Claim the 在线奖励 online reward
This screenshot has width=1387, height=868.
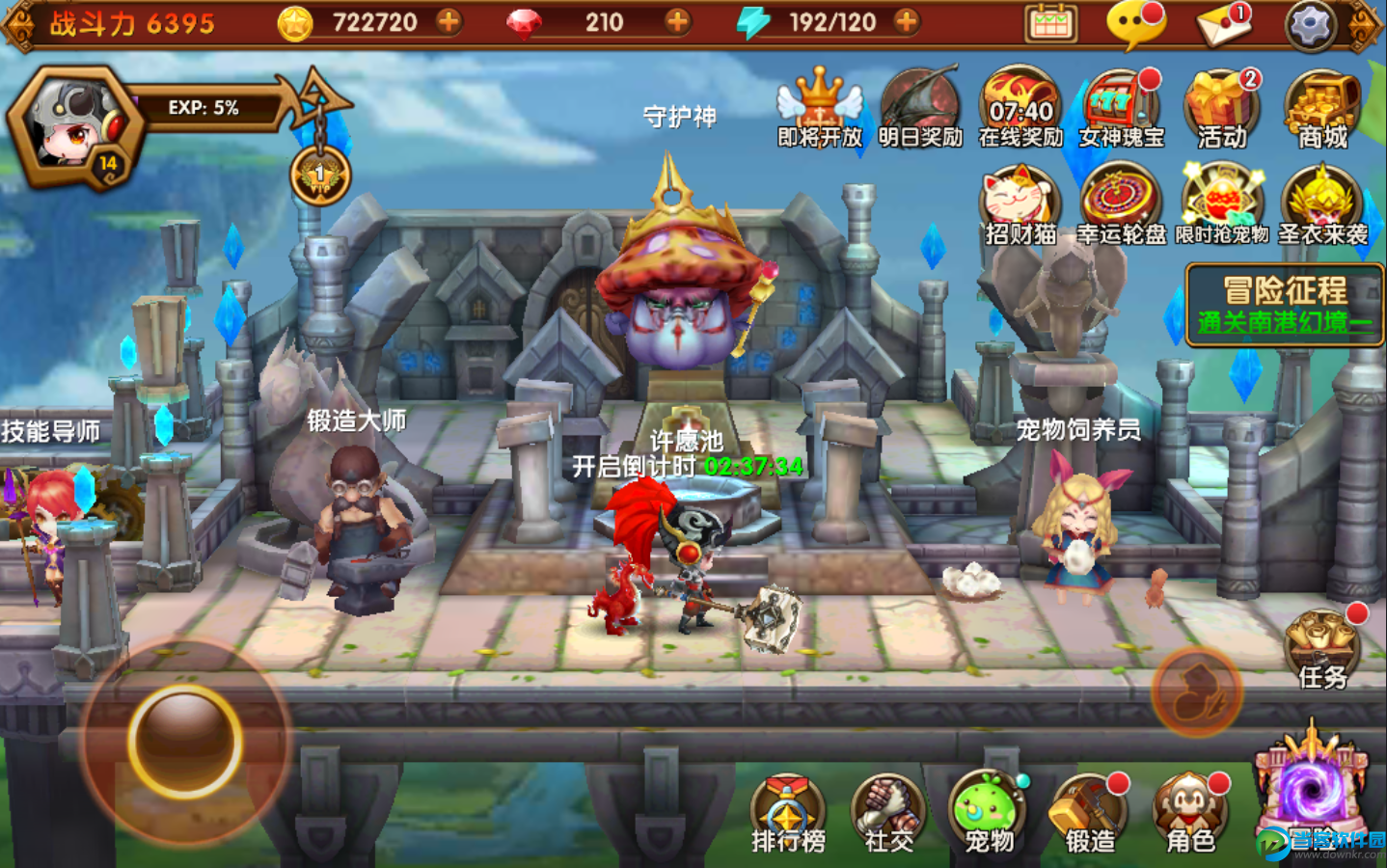pyautogui.click(x=1020, y=108)
